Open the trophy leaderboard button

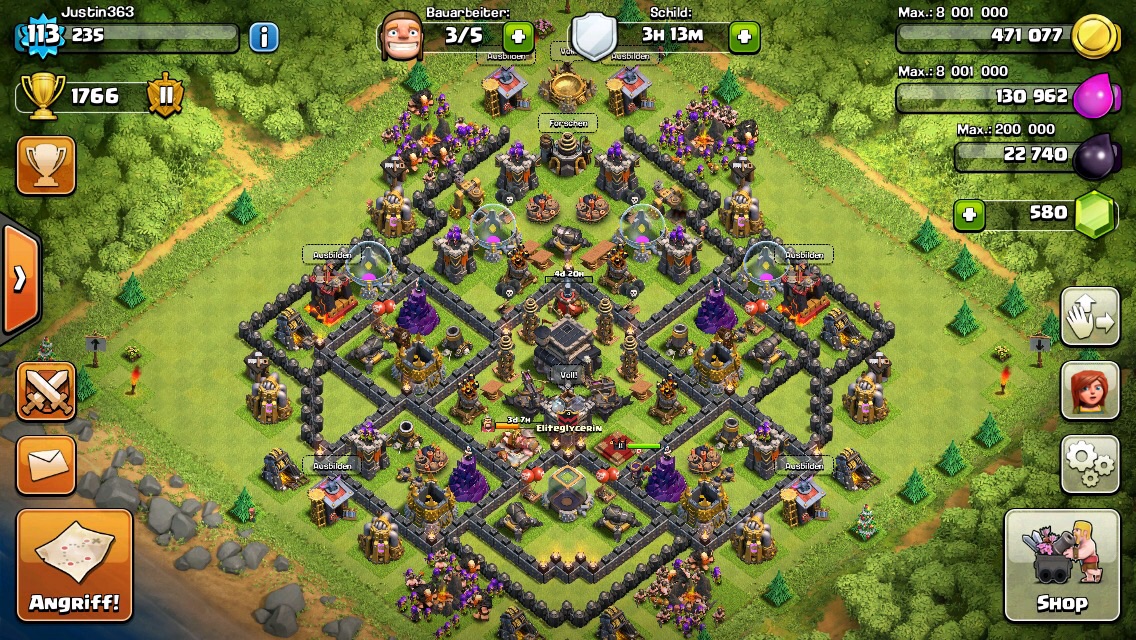tap(46, 166)
